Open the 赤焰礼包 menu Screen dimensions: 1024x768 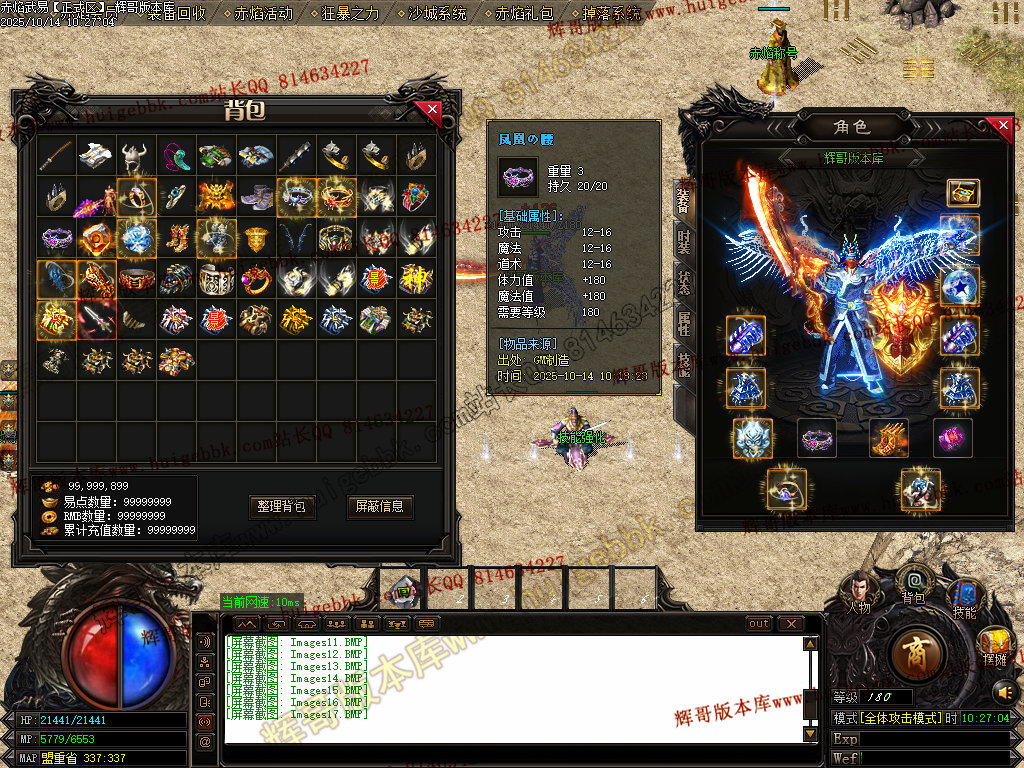(x=524, y=13)
